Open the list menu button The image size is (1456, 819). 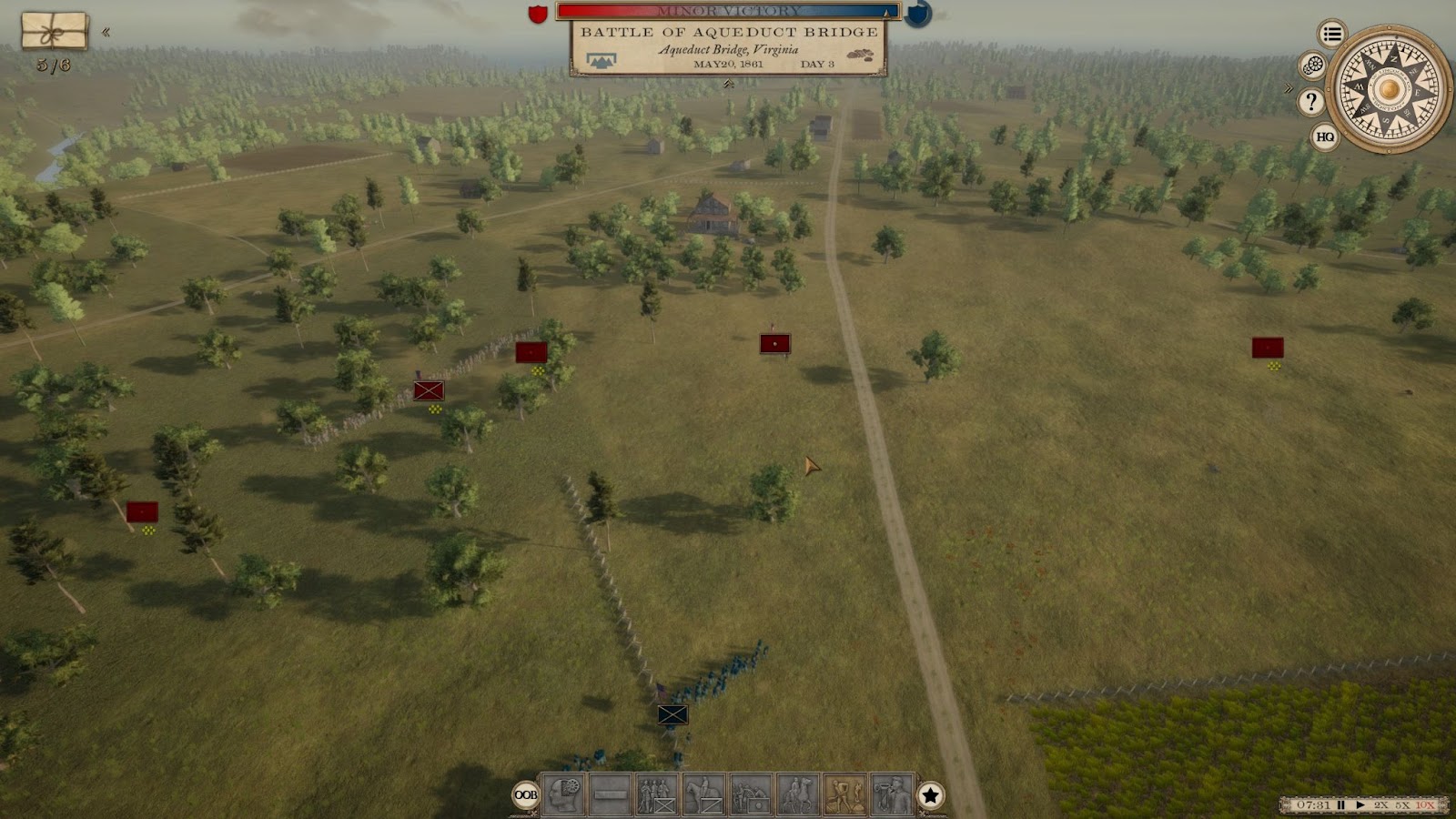(1332, 35)
